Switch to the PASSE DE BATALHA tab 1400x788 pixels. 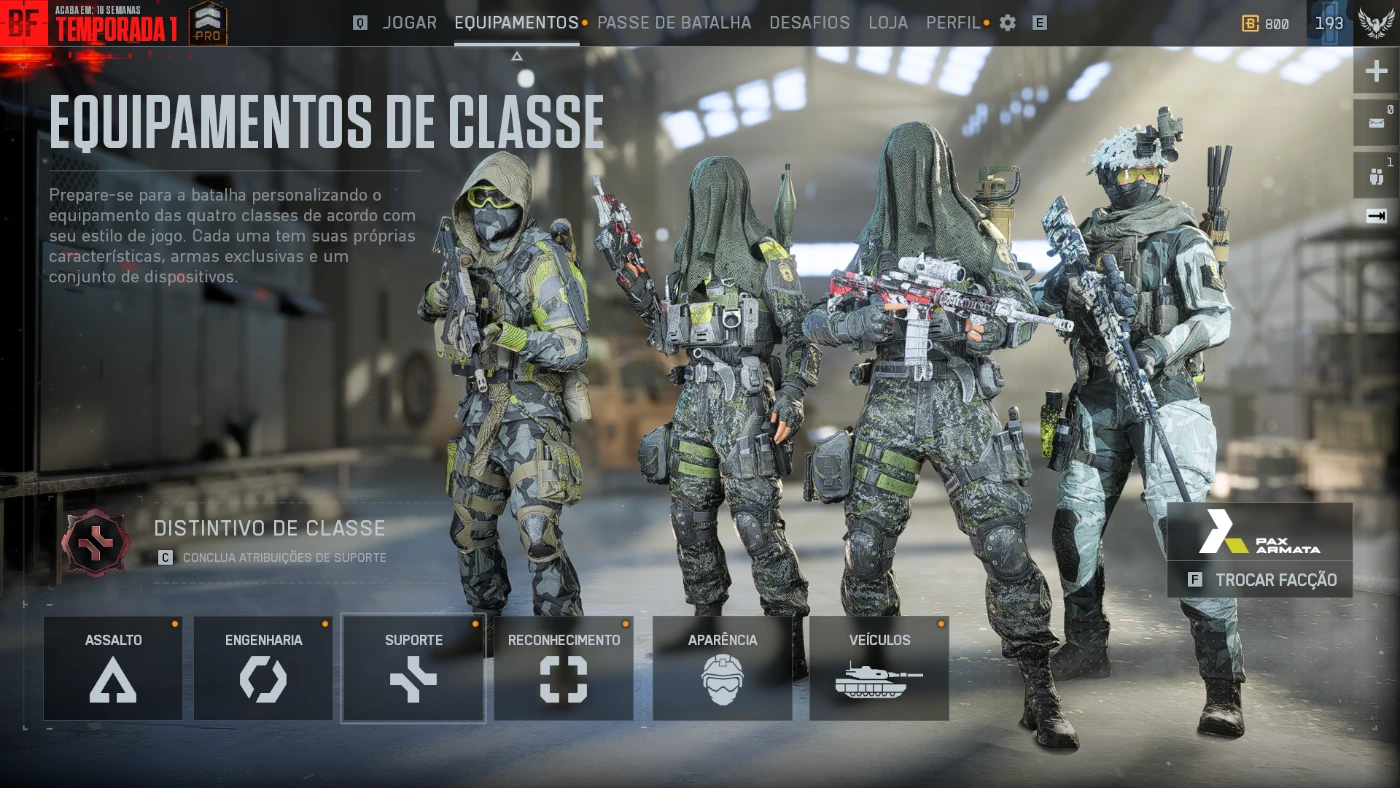click(673, 22)
